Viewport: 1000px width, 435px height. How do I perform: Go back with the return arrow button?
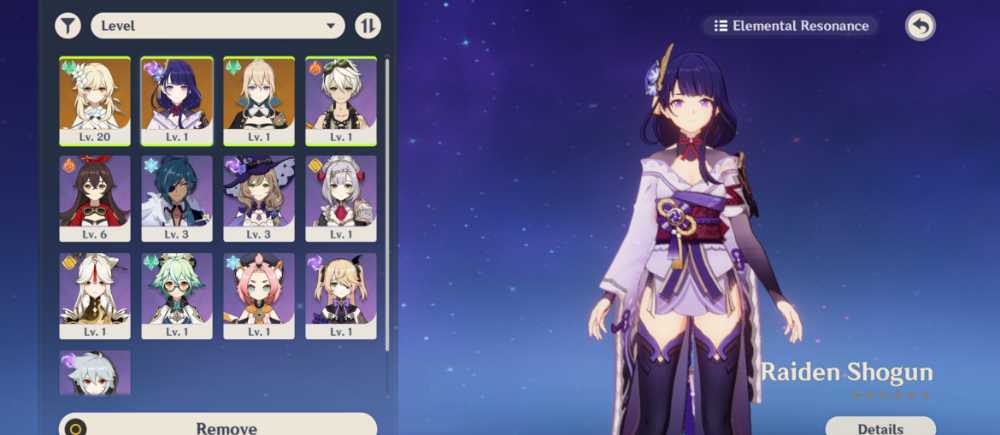pyautogui.click(x=920, y=26)
